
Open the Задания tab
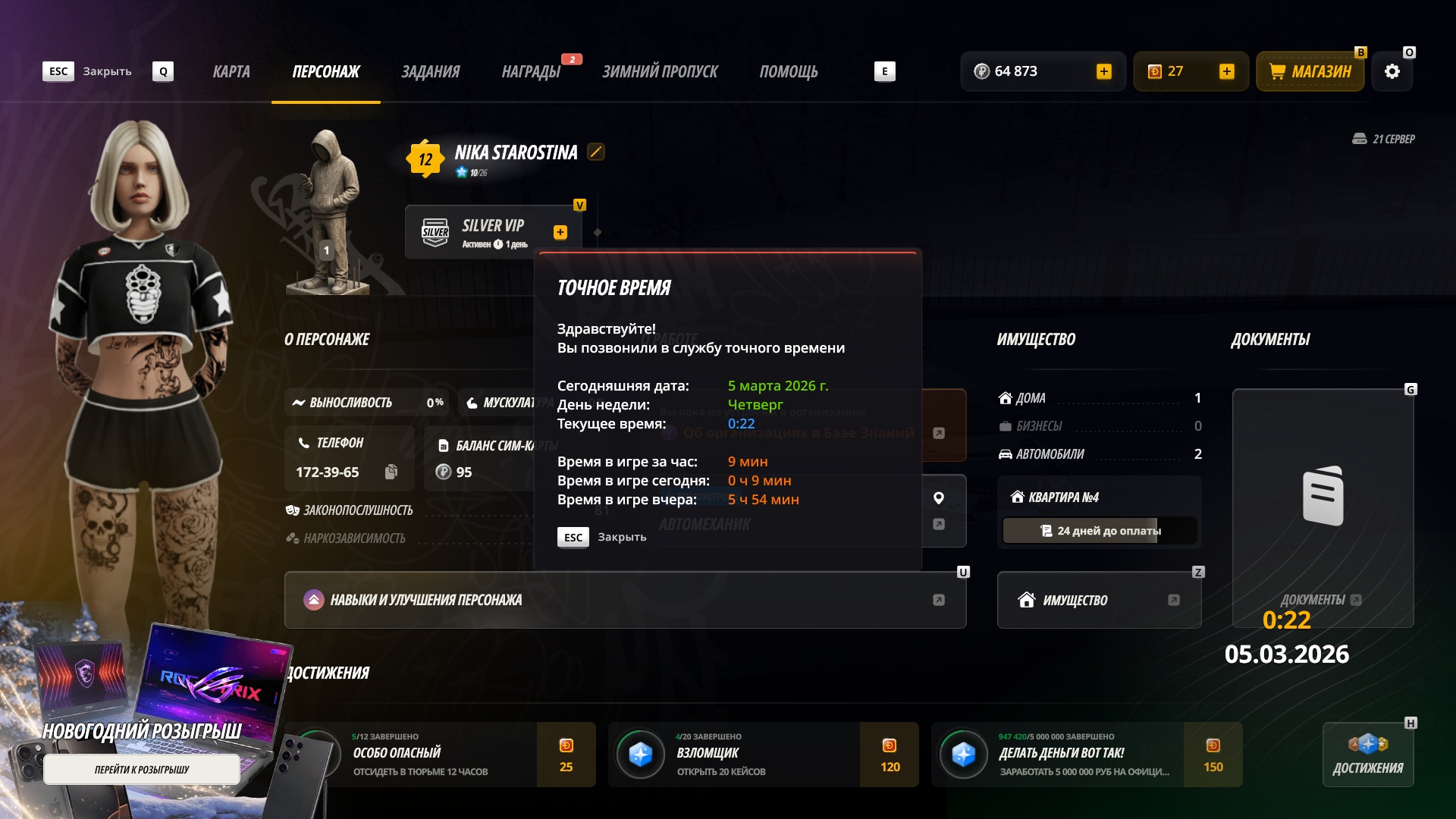430,72
